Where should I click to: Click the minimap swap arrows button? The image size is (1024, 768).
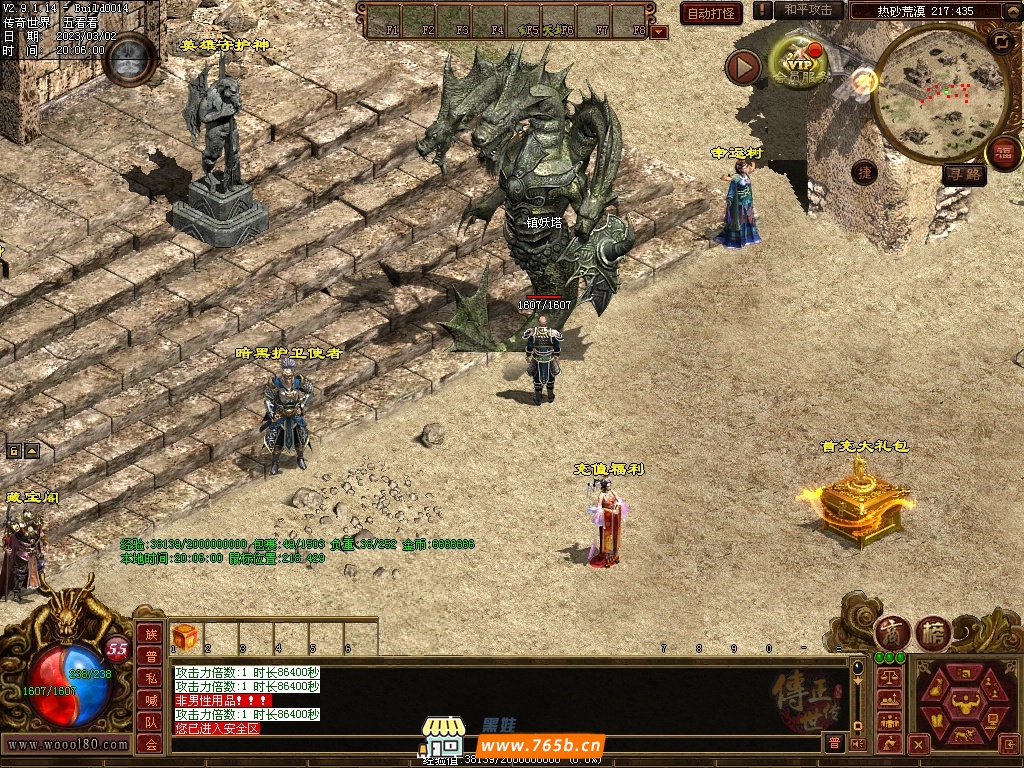coord(1000,41)
